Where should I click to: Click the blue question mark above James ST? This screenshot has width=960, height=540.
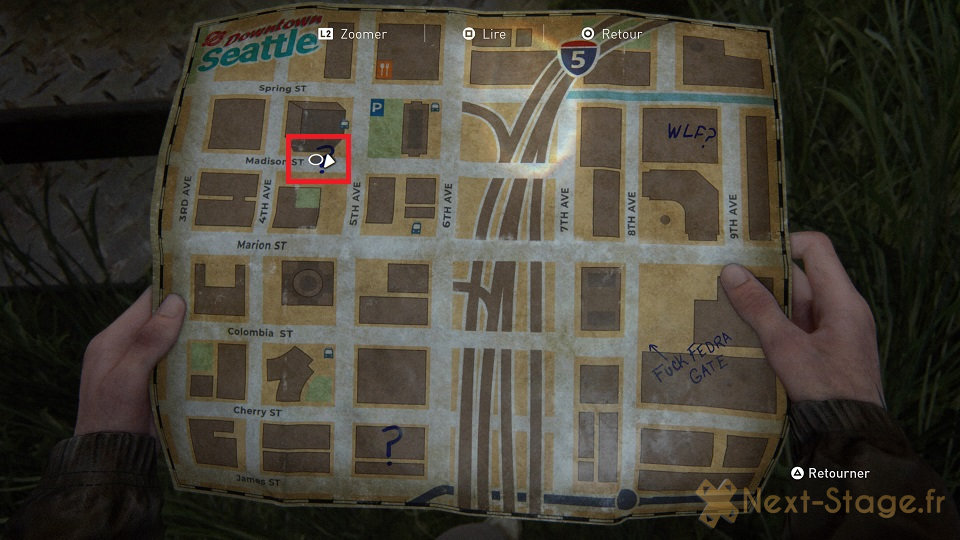(x=391, y=445)
